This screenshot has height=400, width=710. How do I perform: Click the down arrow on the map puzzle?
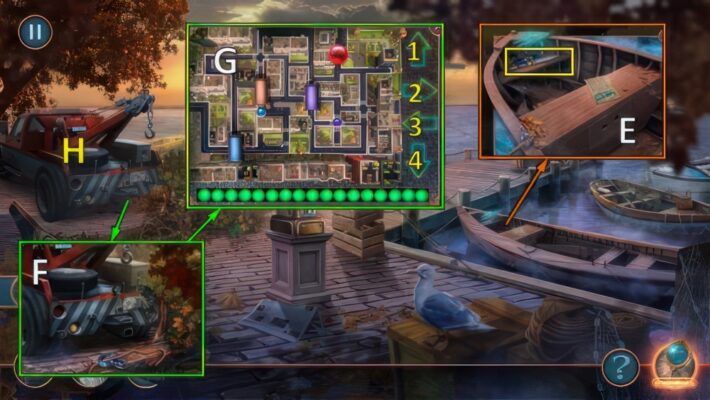pyautogui.click(x=418, y=159)
